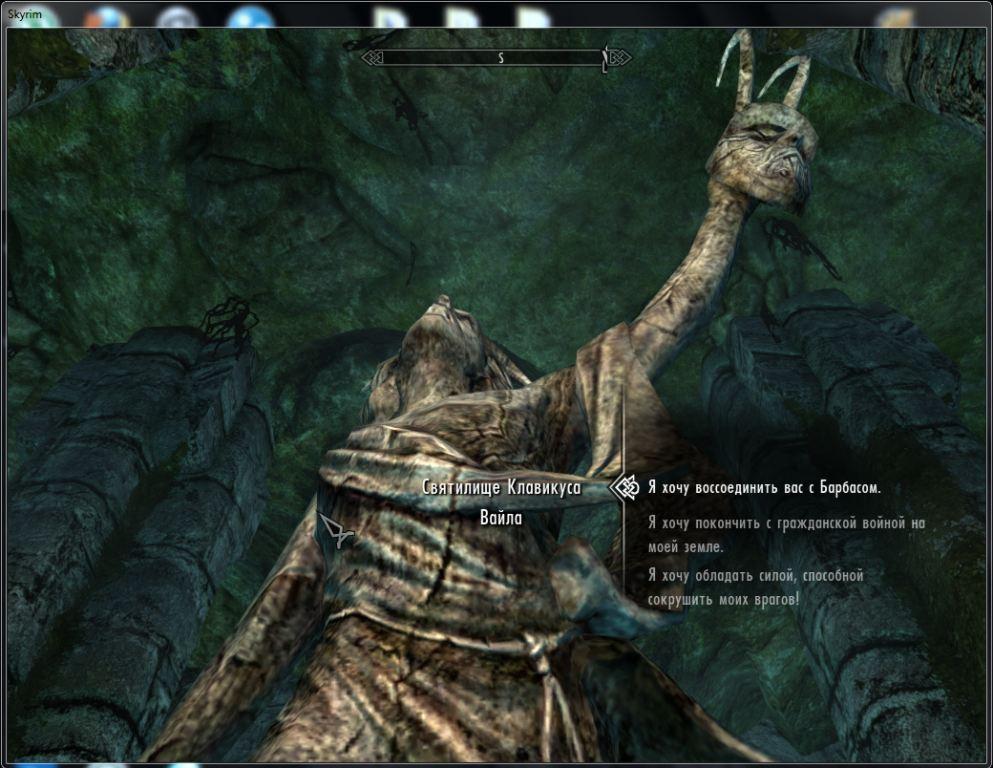This screenshot has width=993, height=768.
Task: Choose the reply about reuniting with Barbas
Action: click(x=764, y=488)
